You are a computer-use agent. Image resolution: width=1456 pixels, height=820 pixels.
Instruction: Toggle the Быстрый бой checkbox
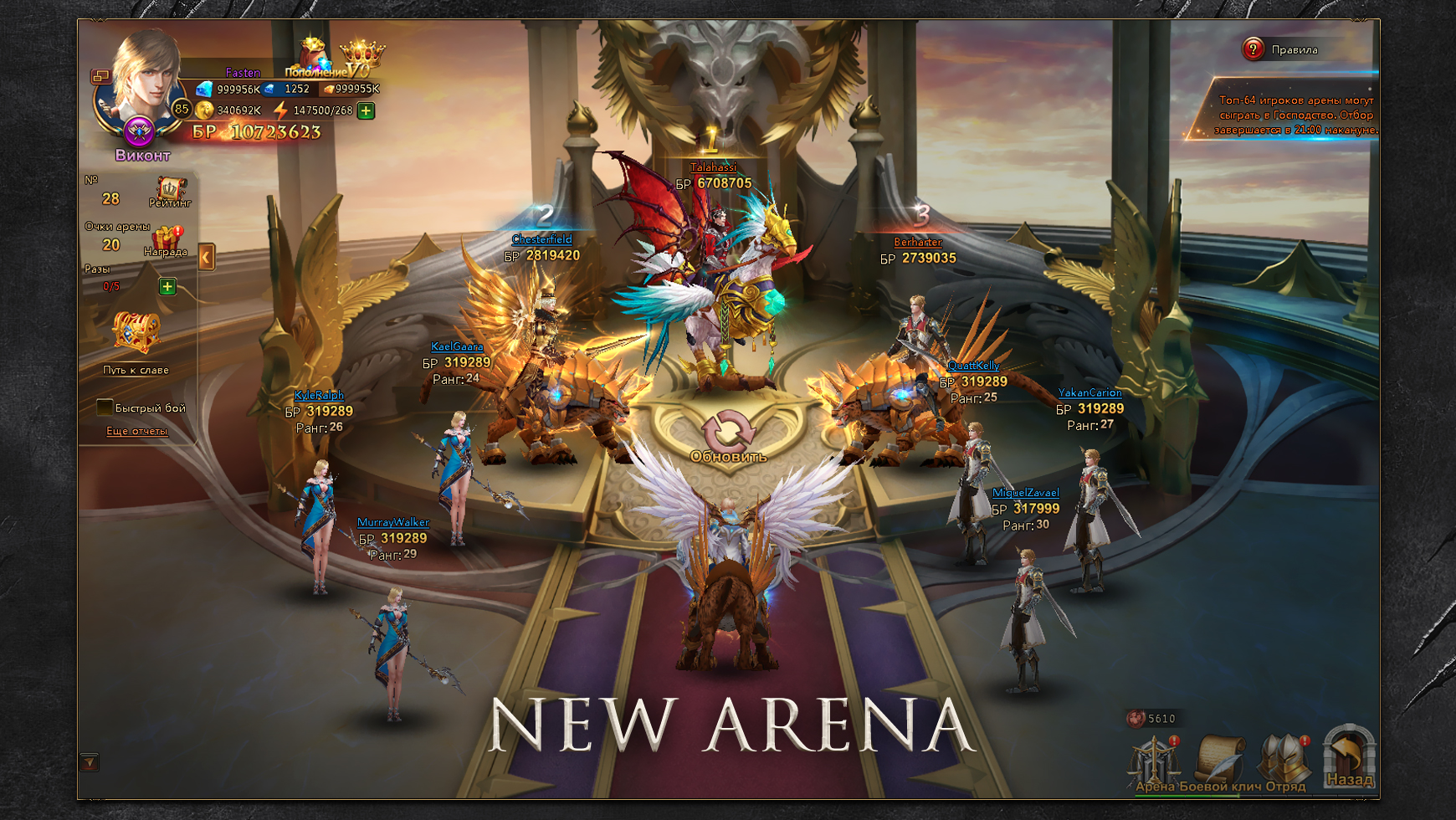(x=105, y=407)
